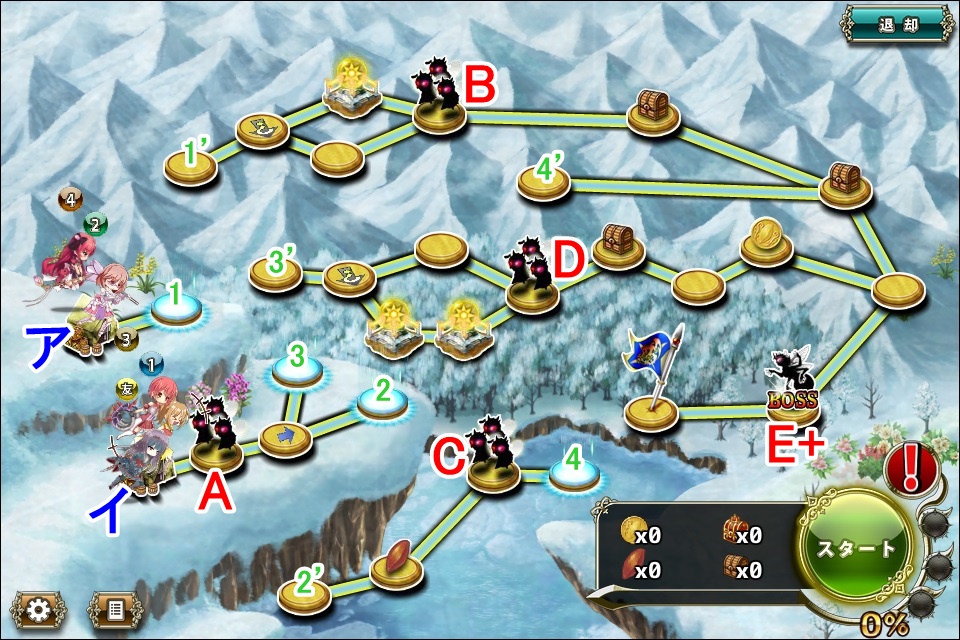
Task: Open settings with the gear icon
Action: 38,607
